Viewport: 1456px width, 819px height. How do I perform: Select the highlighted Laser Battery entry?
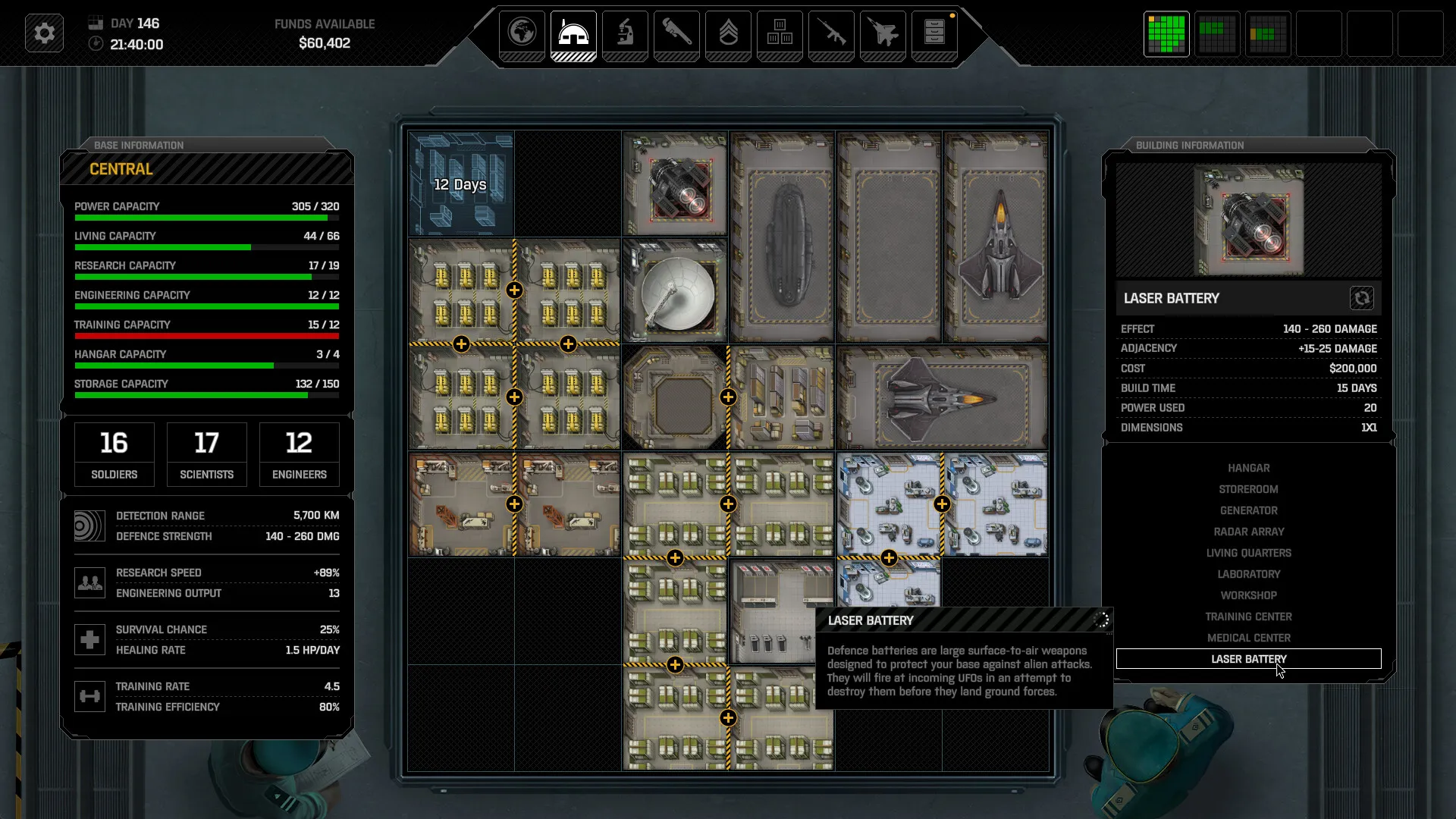pos(1248,659)
